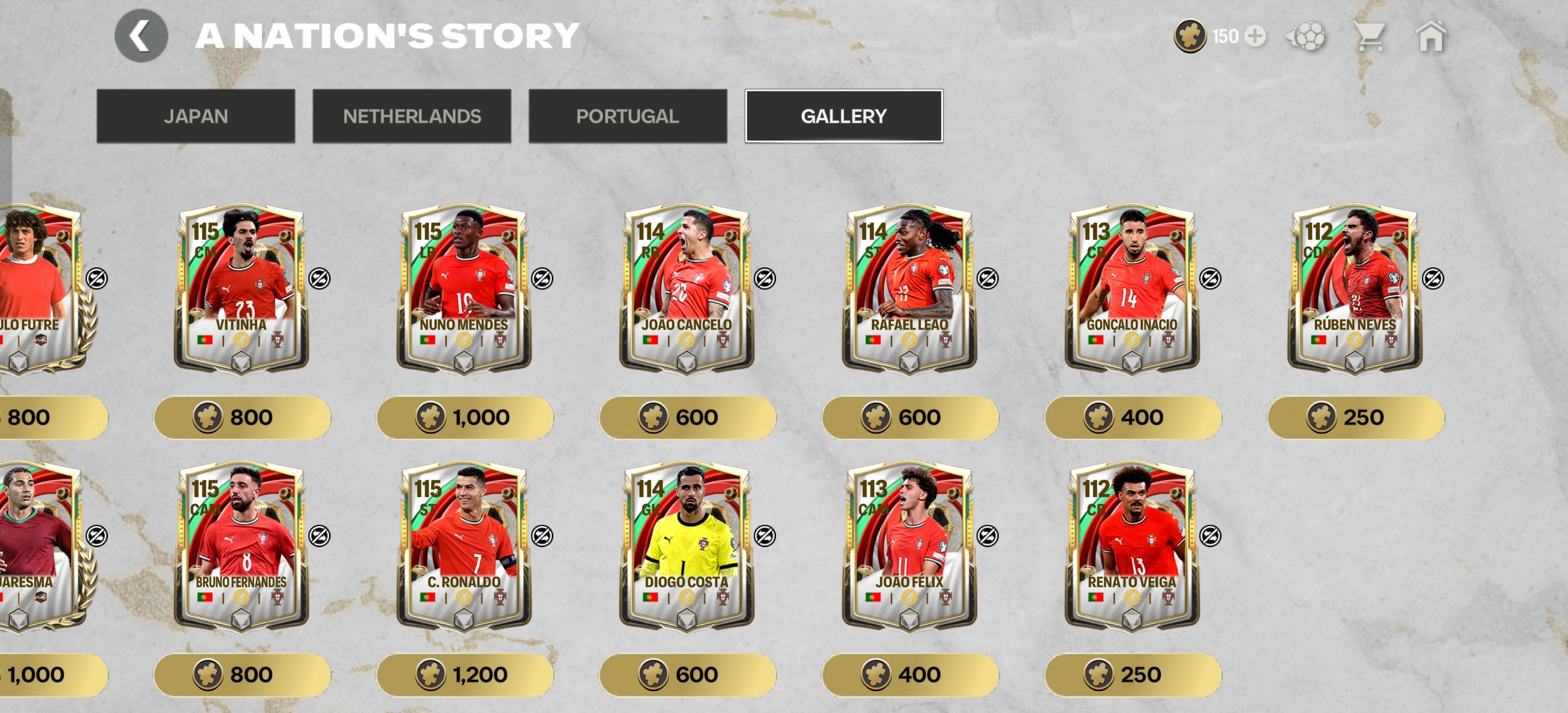
Task: Click the 250 price under Renato Veiga
Action: click(1133, 675)
